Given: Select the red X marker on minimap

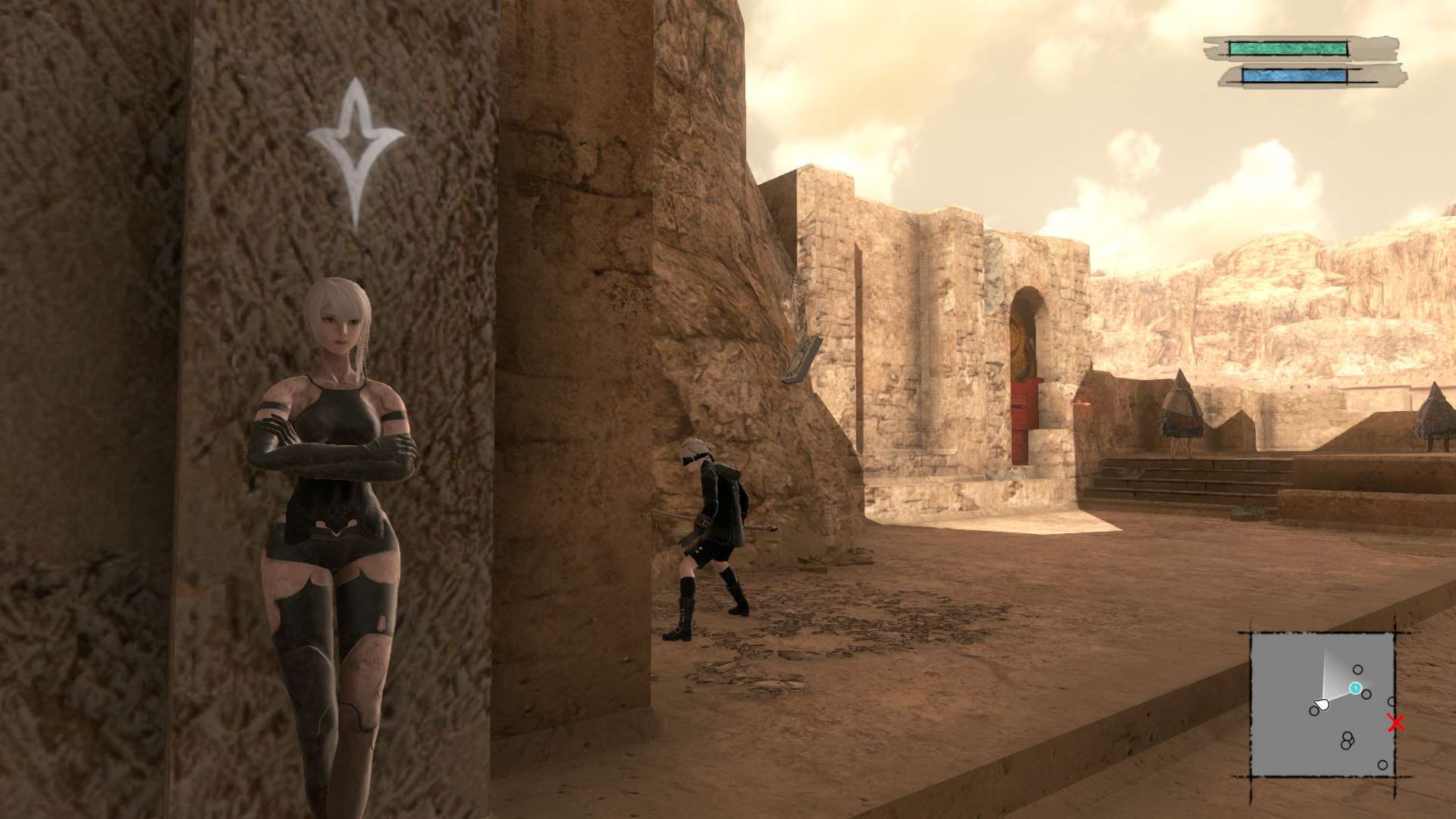Looking at the screenshot, I should pos(1395,723).
